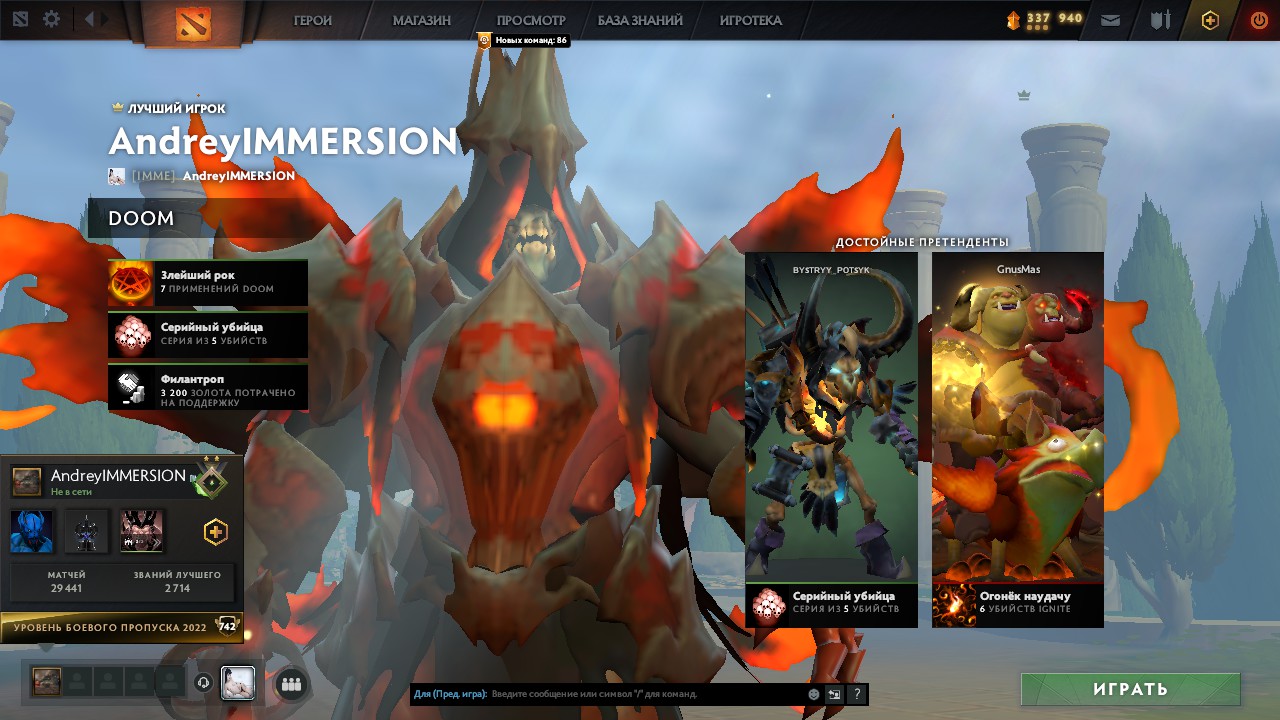Select the GnusMas contender card

point(1017,420)
